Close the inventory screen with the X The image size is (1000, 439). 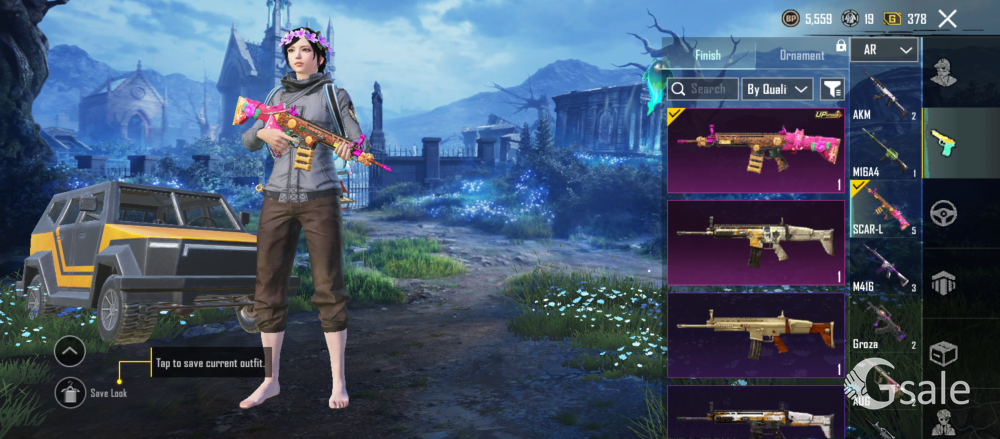947,18
